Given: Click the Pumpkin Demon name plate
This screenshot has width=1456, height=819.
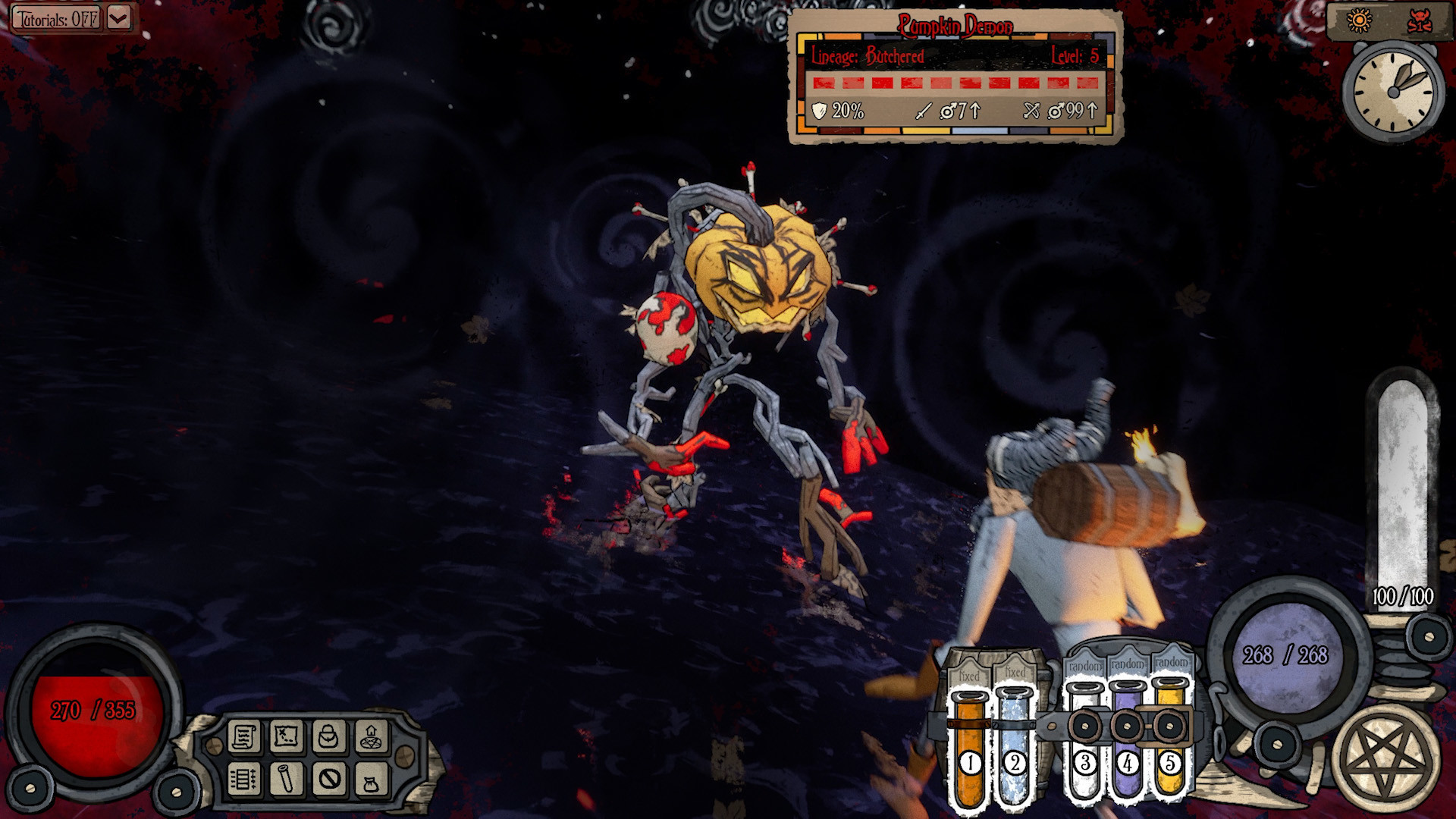Looking at the screenshot, I should tap(954, 25).
